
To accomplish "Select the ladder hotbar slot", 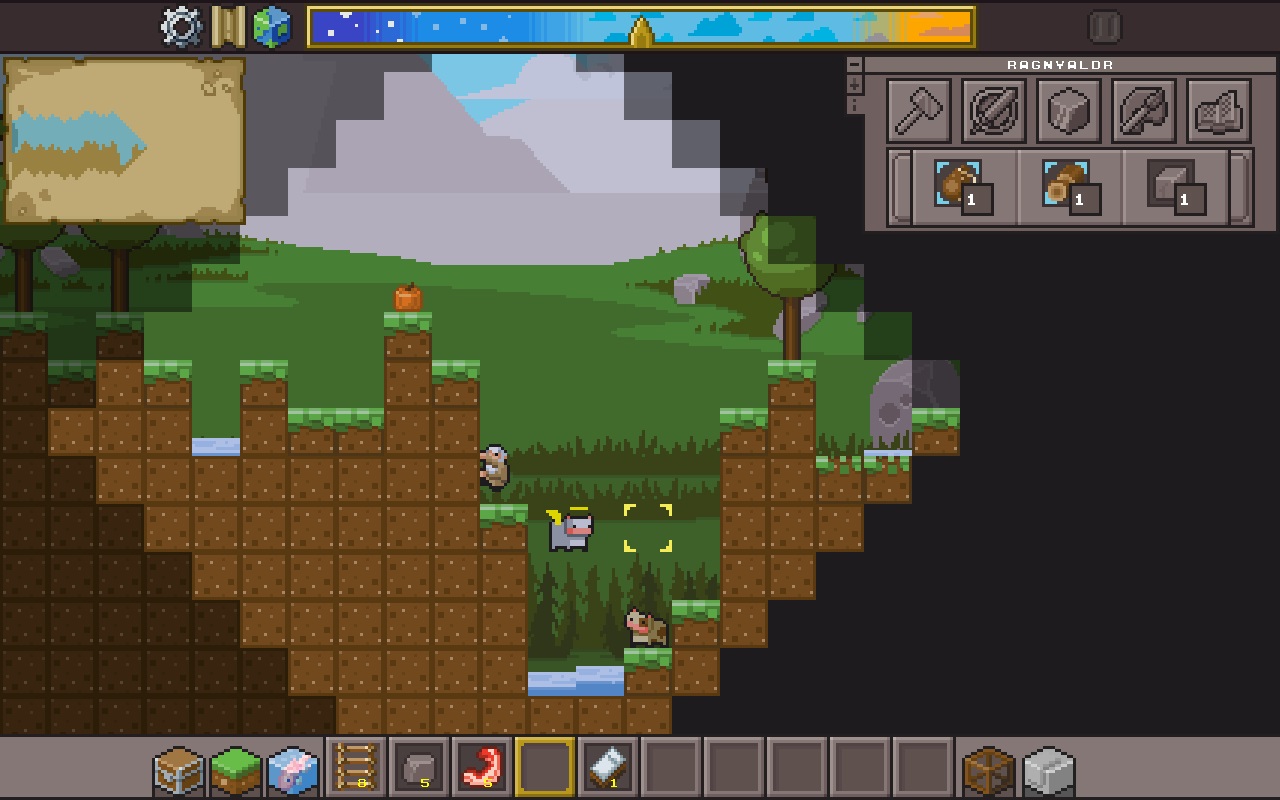I will click(x=356, y=767).
